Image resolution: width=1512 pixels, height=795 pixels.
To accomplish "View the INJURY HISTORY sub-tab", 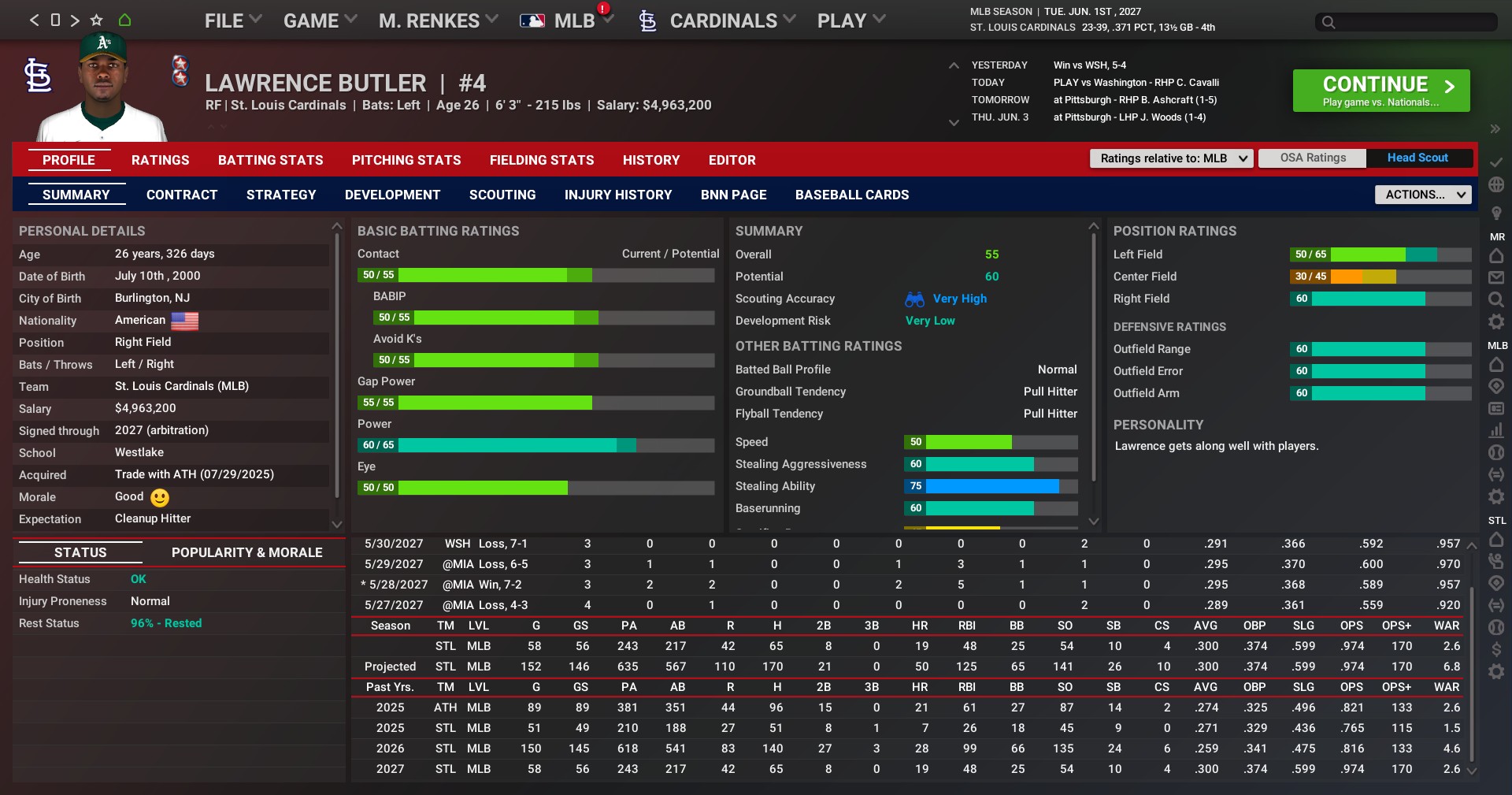I will (x=618, y=195).
